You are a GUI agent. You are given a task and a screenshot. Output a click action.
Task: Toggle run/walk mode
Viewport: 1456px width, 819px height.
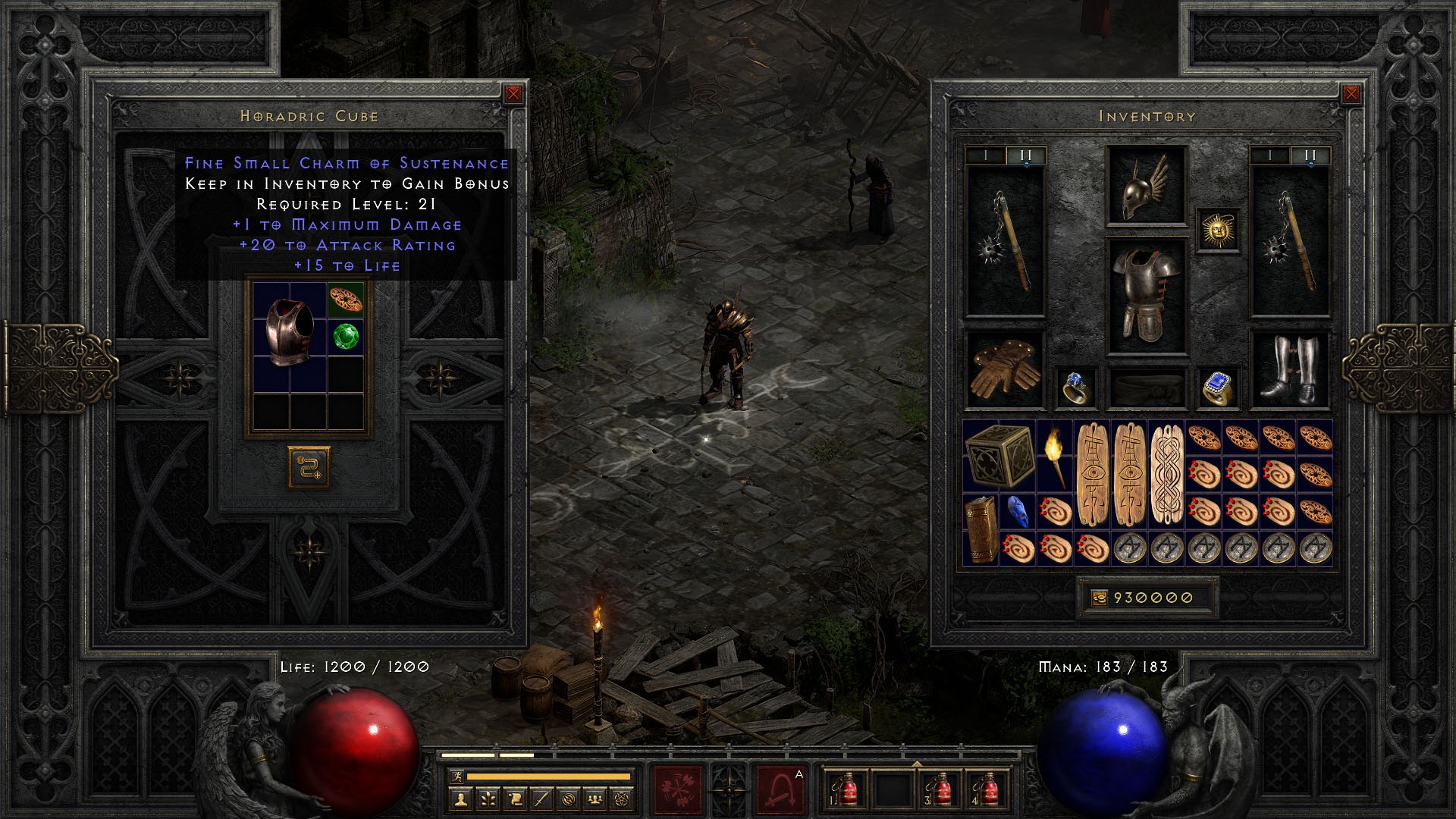(457, 777)
